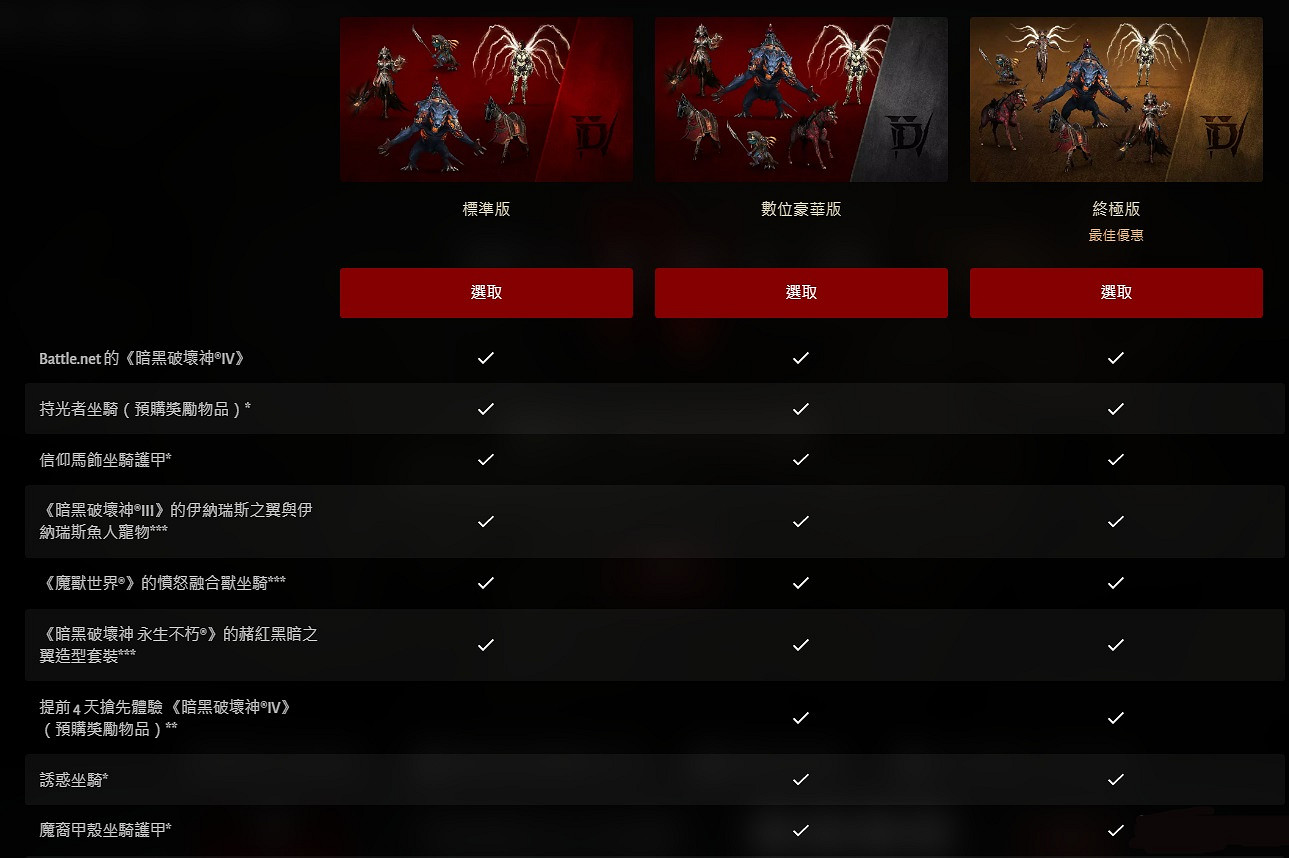Open the Standard Edition preview image

click(x=486, y=97)
